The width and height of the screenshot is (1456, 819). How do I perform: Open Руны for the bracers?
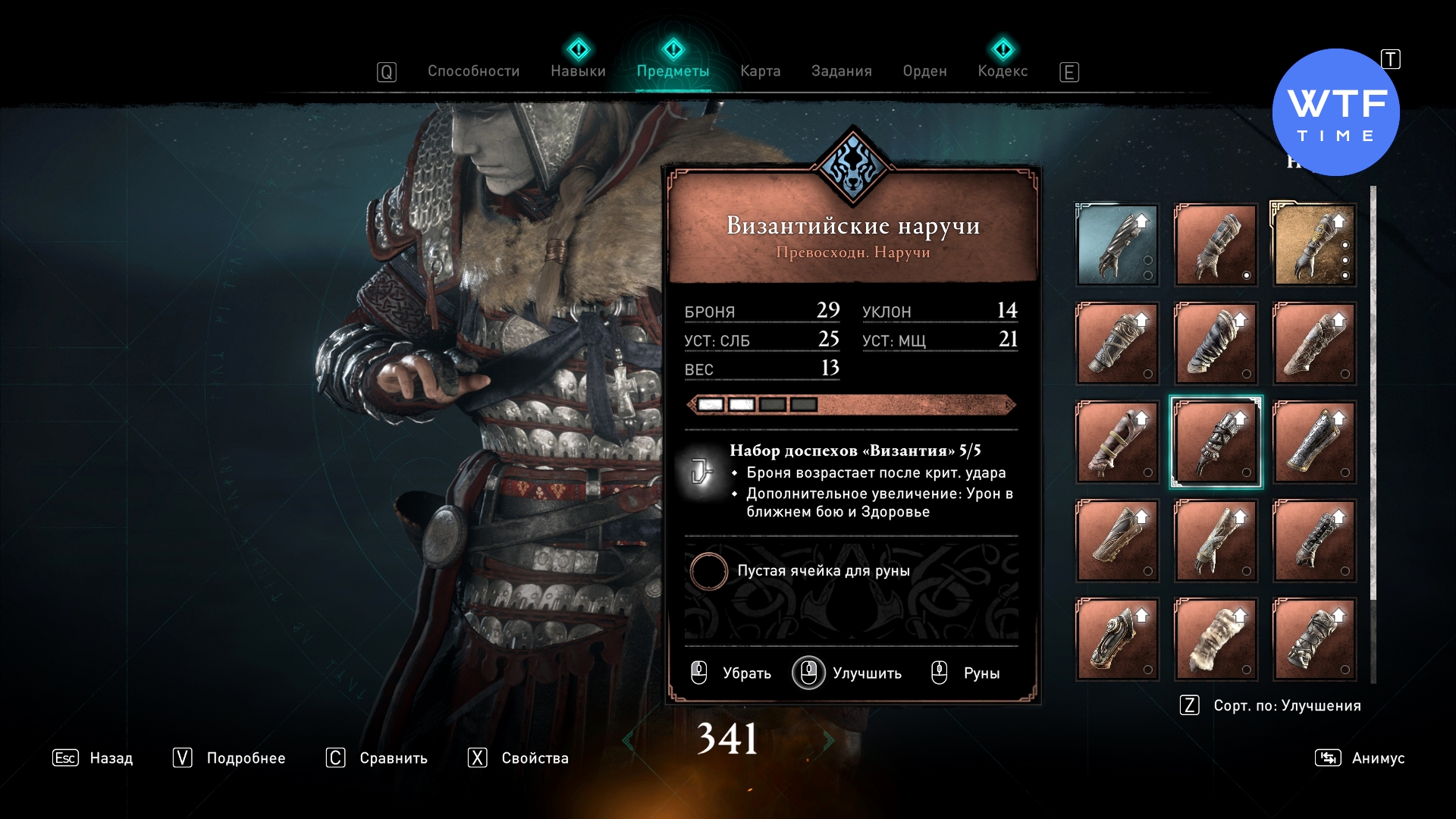pyautogui.click(x=966, y=673)
